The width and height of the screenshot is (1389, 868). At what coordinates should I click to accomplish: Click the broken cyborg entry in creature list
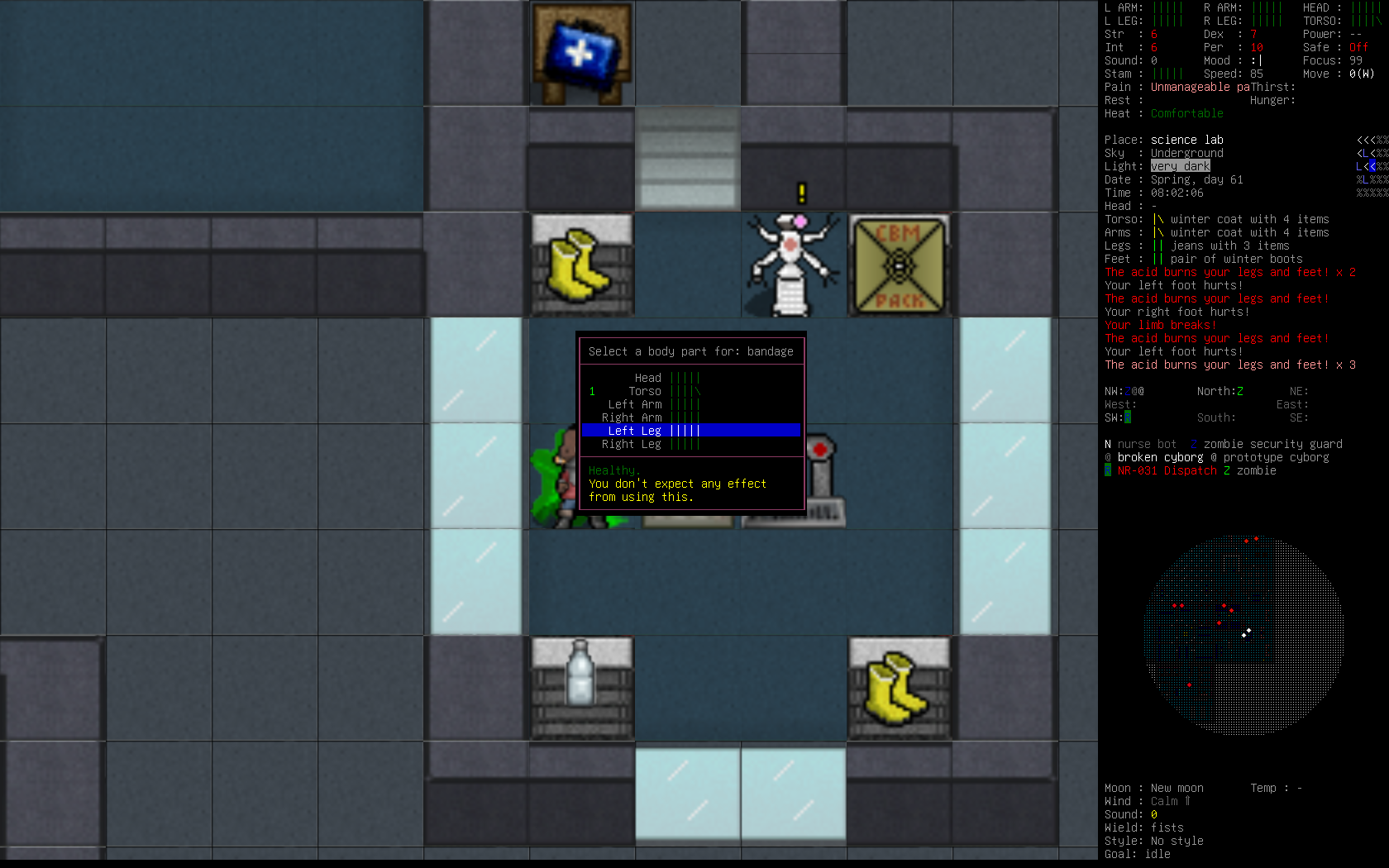1159,457
